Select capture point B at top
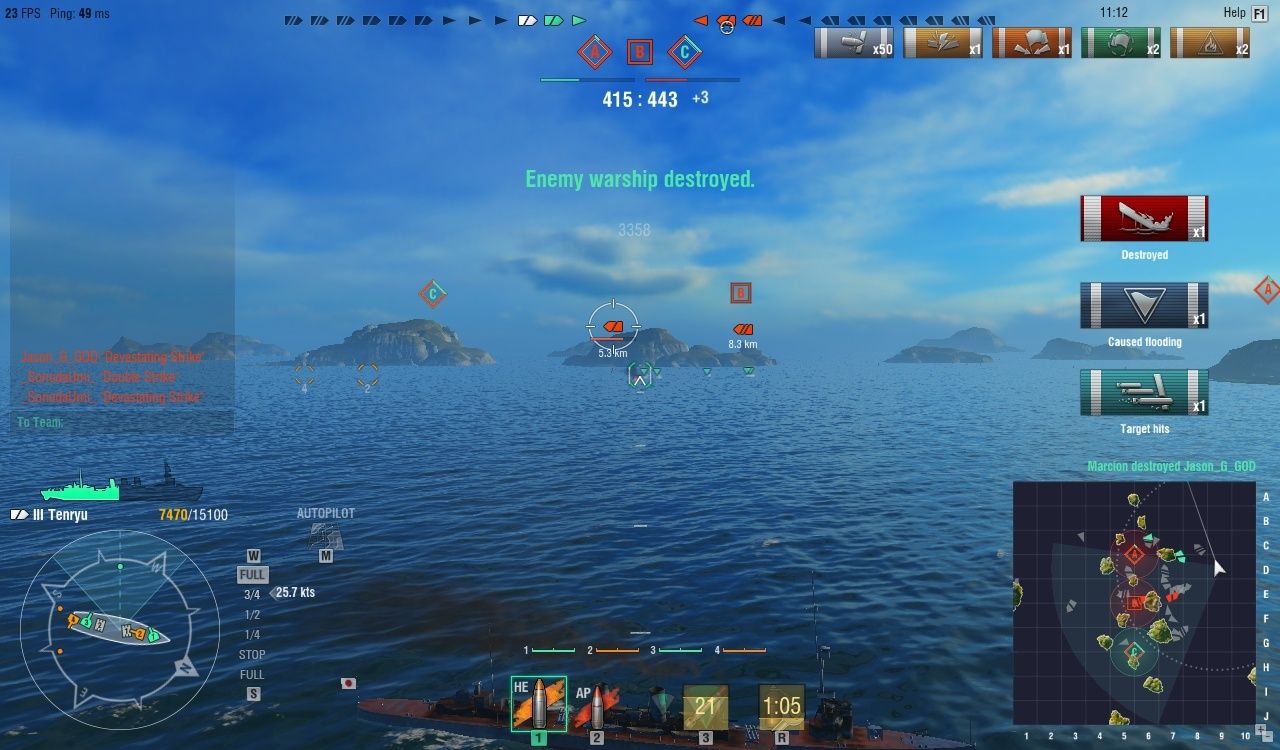The height and width of the screenshot is (750, 1280). pyautogui.click(x=639, y=51)
